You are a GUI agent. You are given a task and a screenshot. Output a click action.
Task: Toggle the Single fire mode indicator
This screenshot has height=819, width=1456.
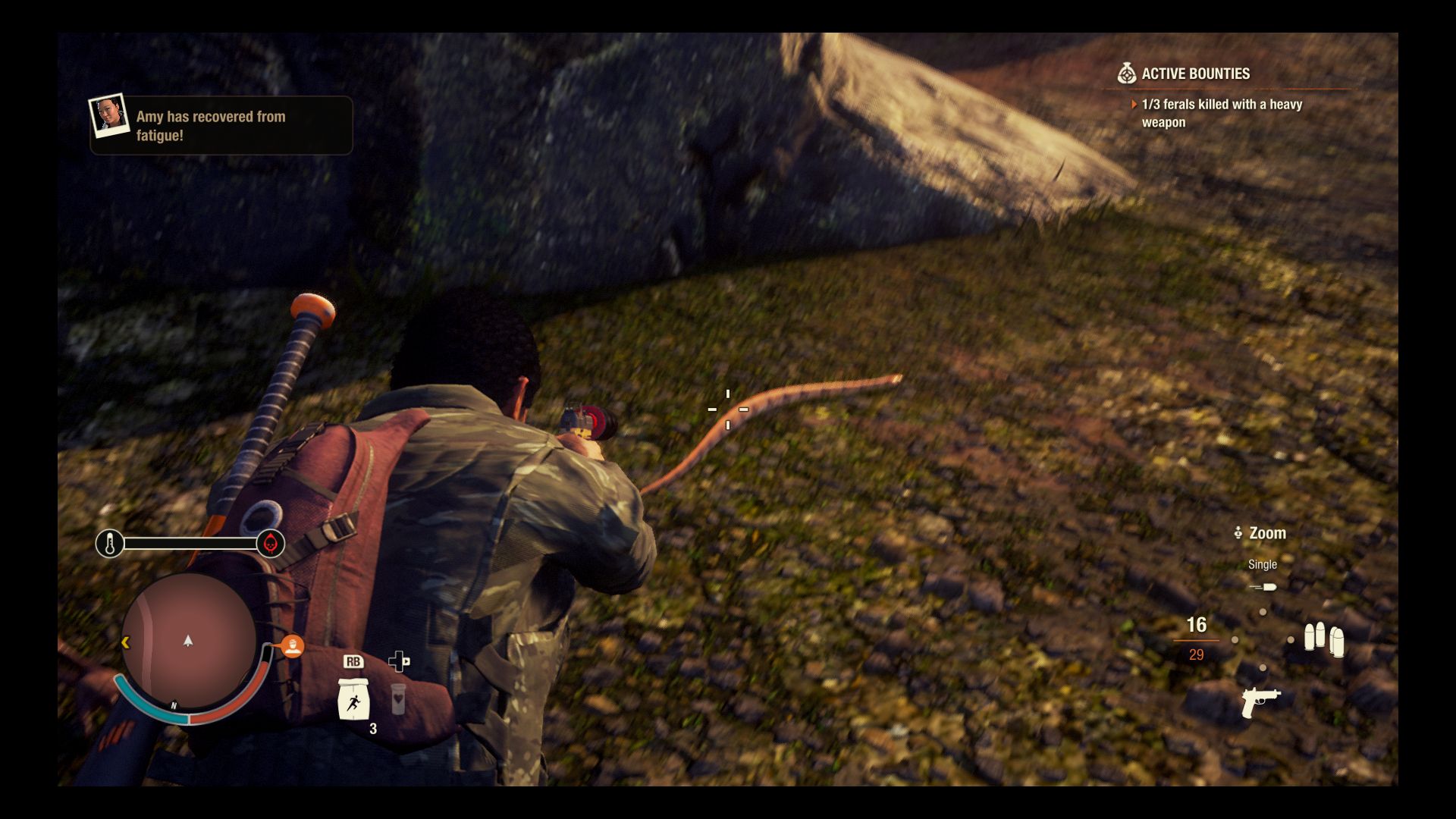(x=1263, y=564)
